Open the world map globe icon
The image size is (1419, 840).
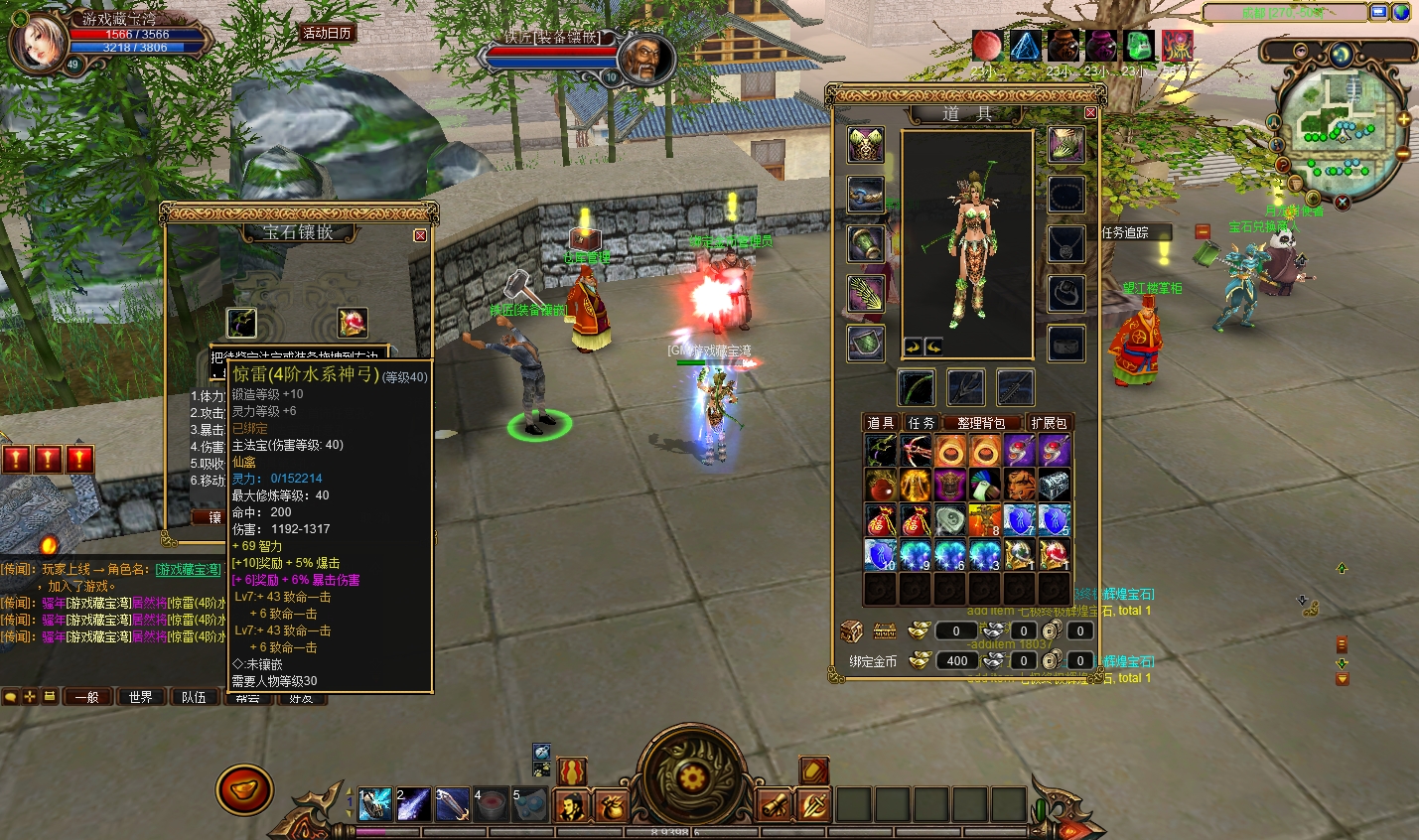coord(1401,13)
